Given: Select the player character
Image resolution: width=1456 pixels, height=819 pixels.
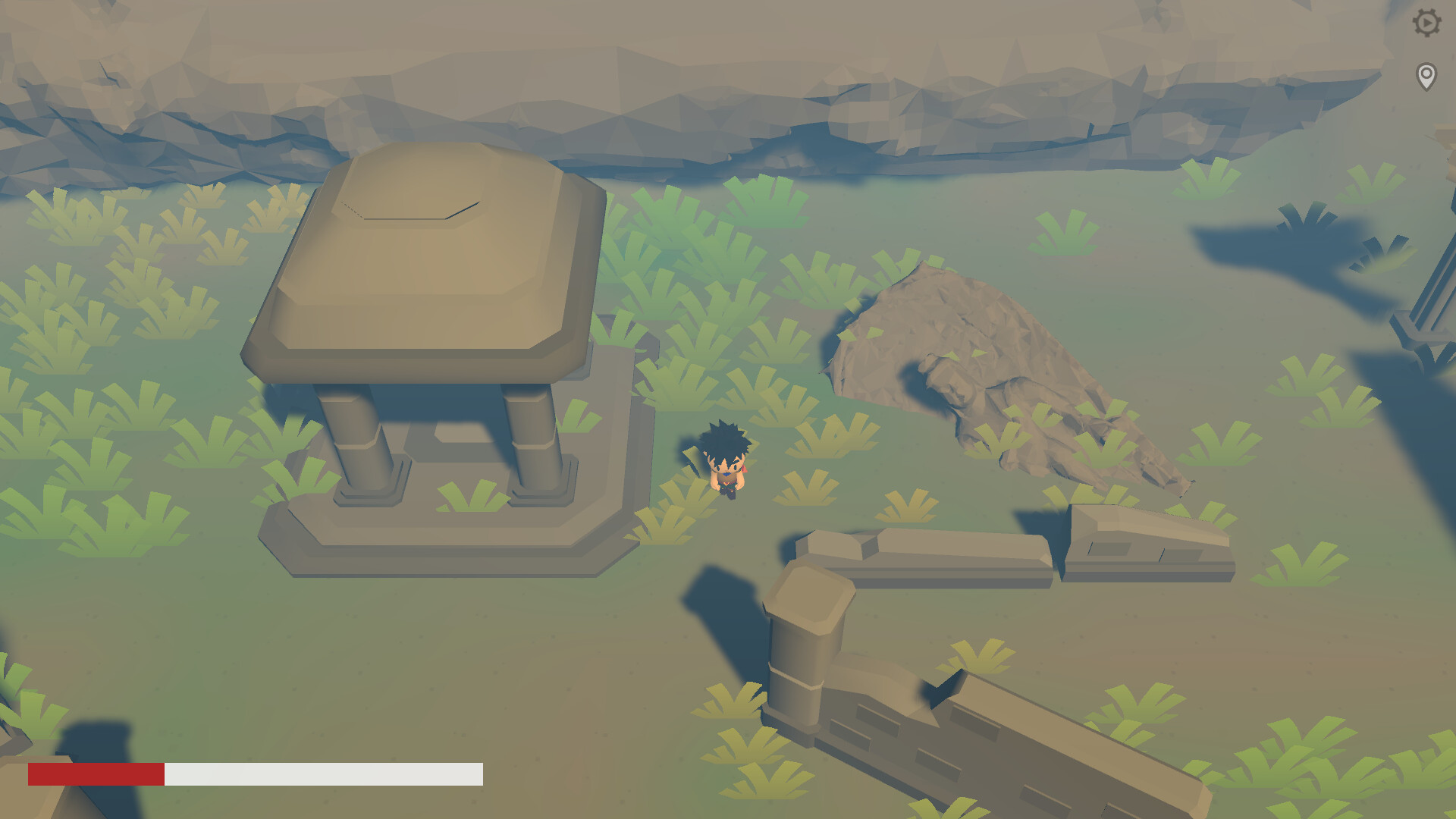Looking at the screenshot, I should 726,466.
